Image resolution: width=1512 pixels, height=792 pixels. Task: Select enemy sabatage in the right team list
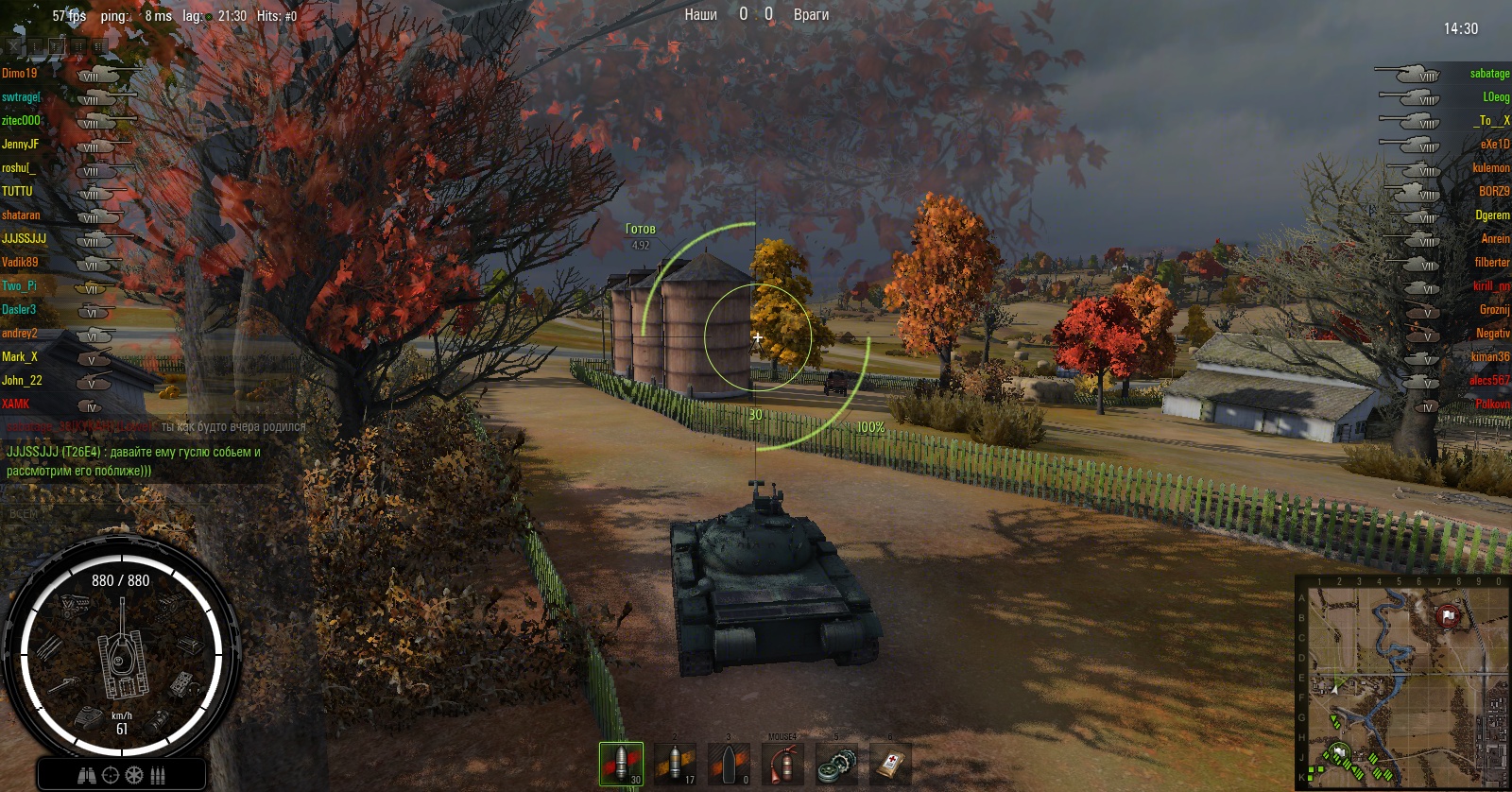pos(1489,74)
